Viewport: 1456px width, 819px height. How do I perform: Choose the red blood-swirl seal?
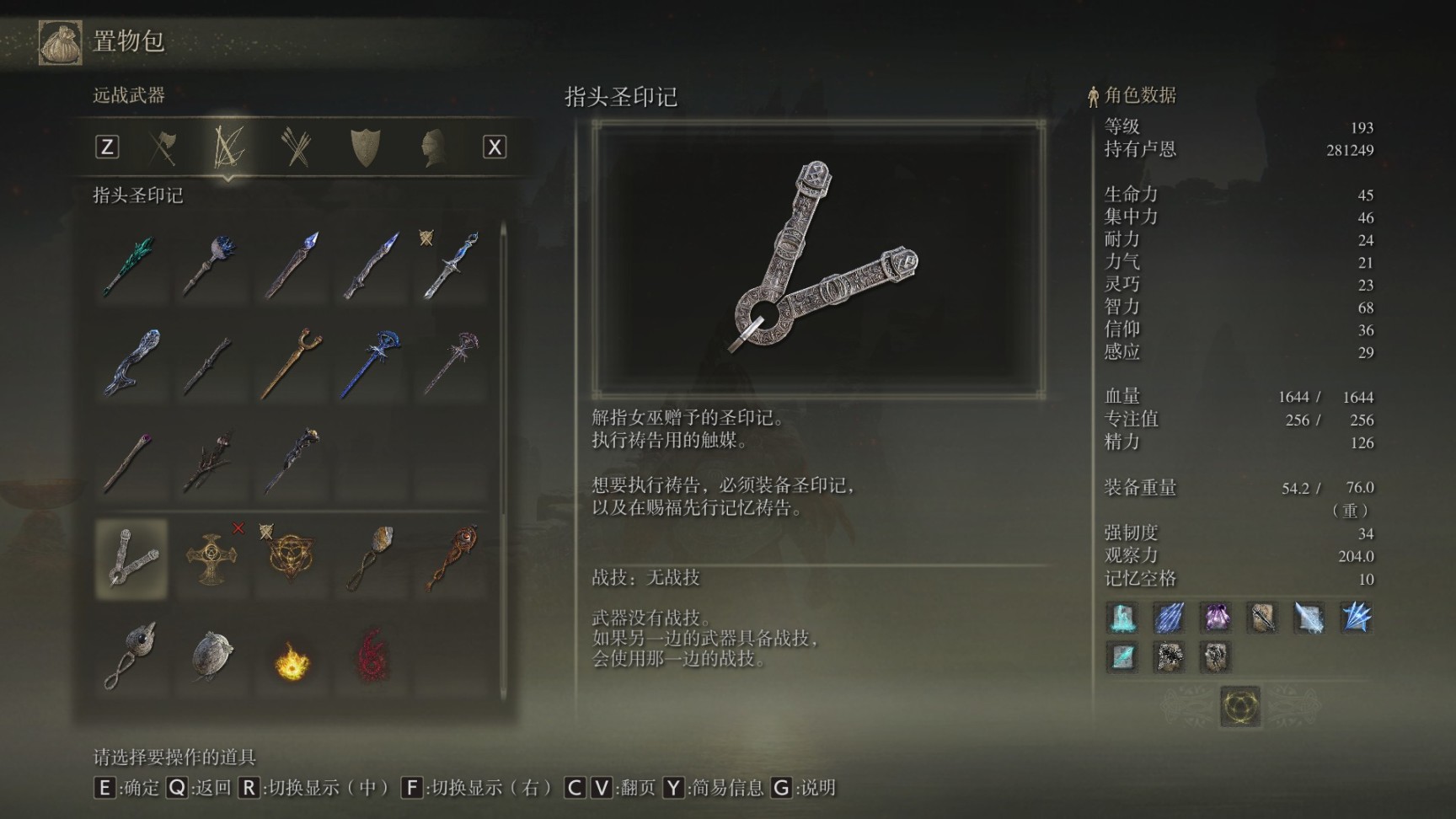pos(372,656)
